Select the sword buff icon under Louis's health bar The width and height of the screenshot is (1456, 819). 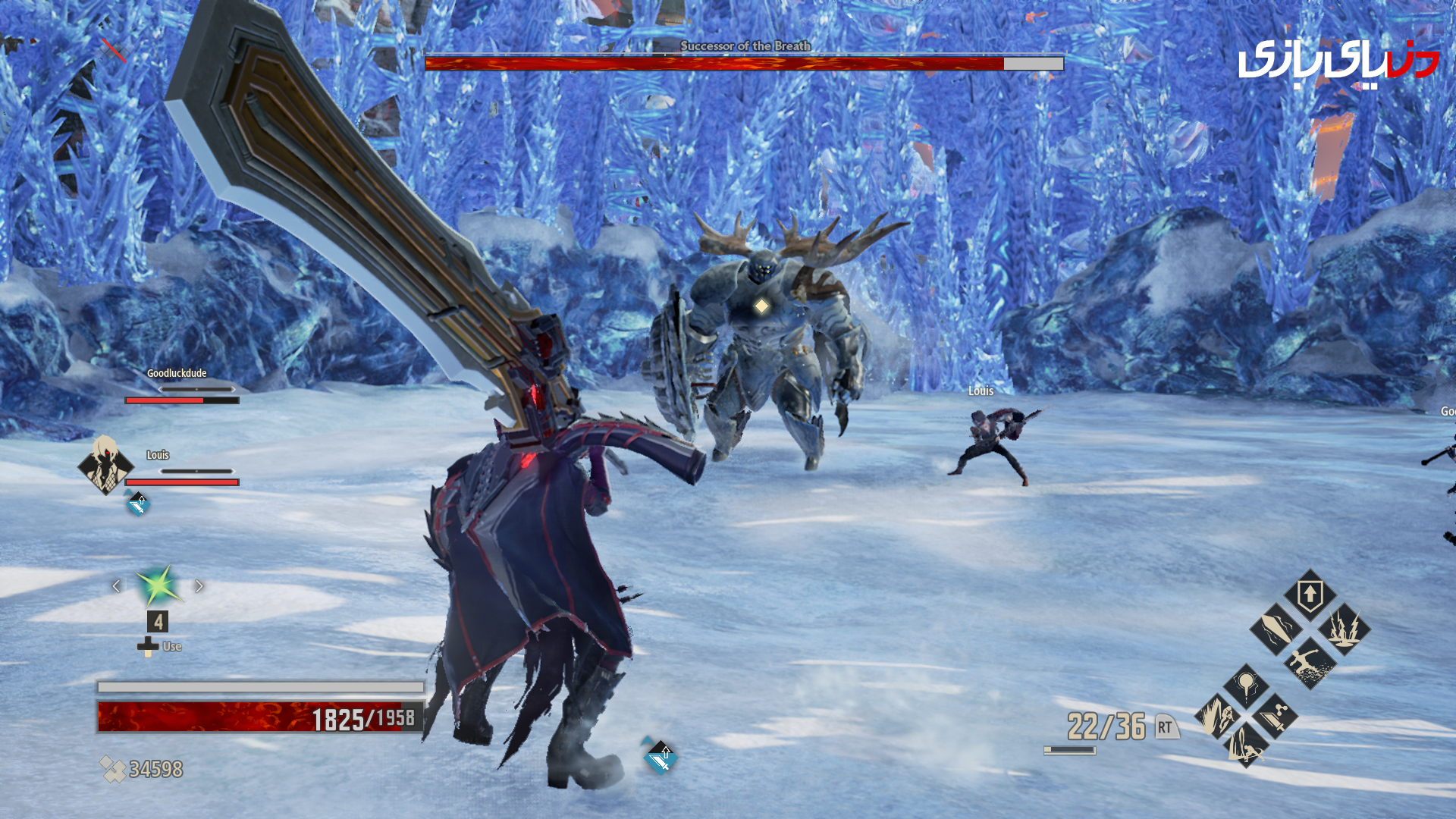(138, 504)
